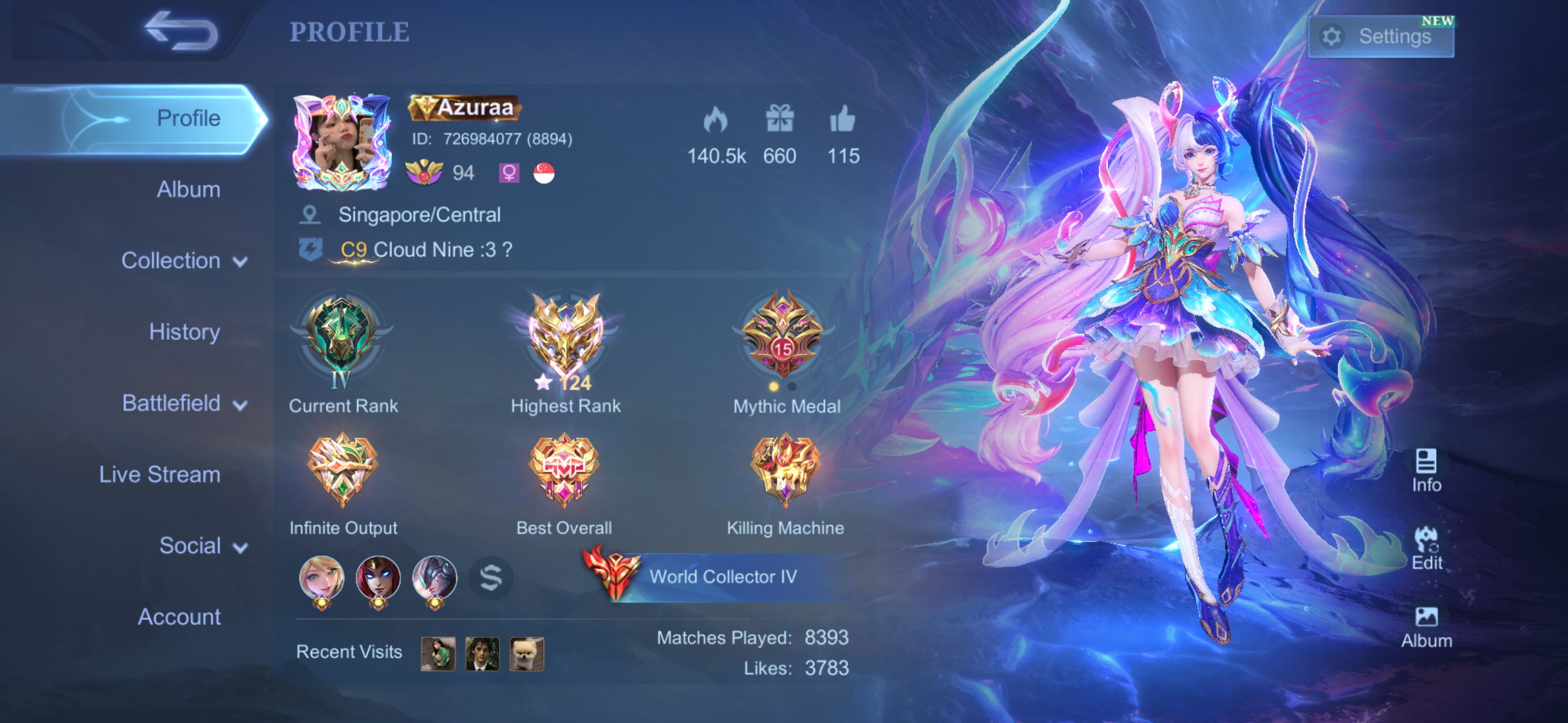This screenshot has width=1568, height=723.
Task: Open the Live Stream tab
Action: click(x=159, y=474)
